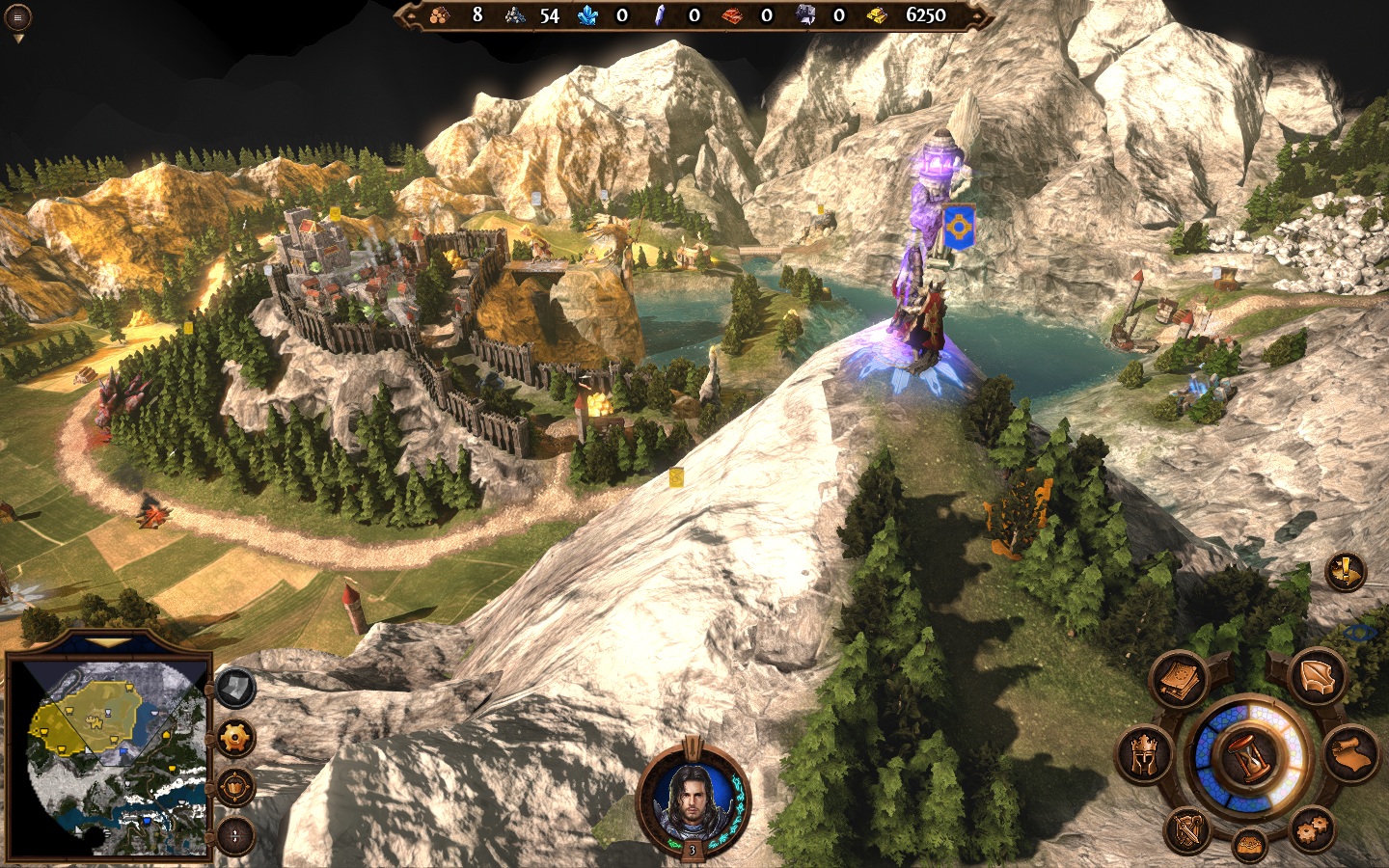Click the up-down arrows minimap button

(235, 835)
